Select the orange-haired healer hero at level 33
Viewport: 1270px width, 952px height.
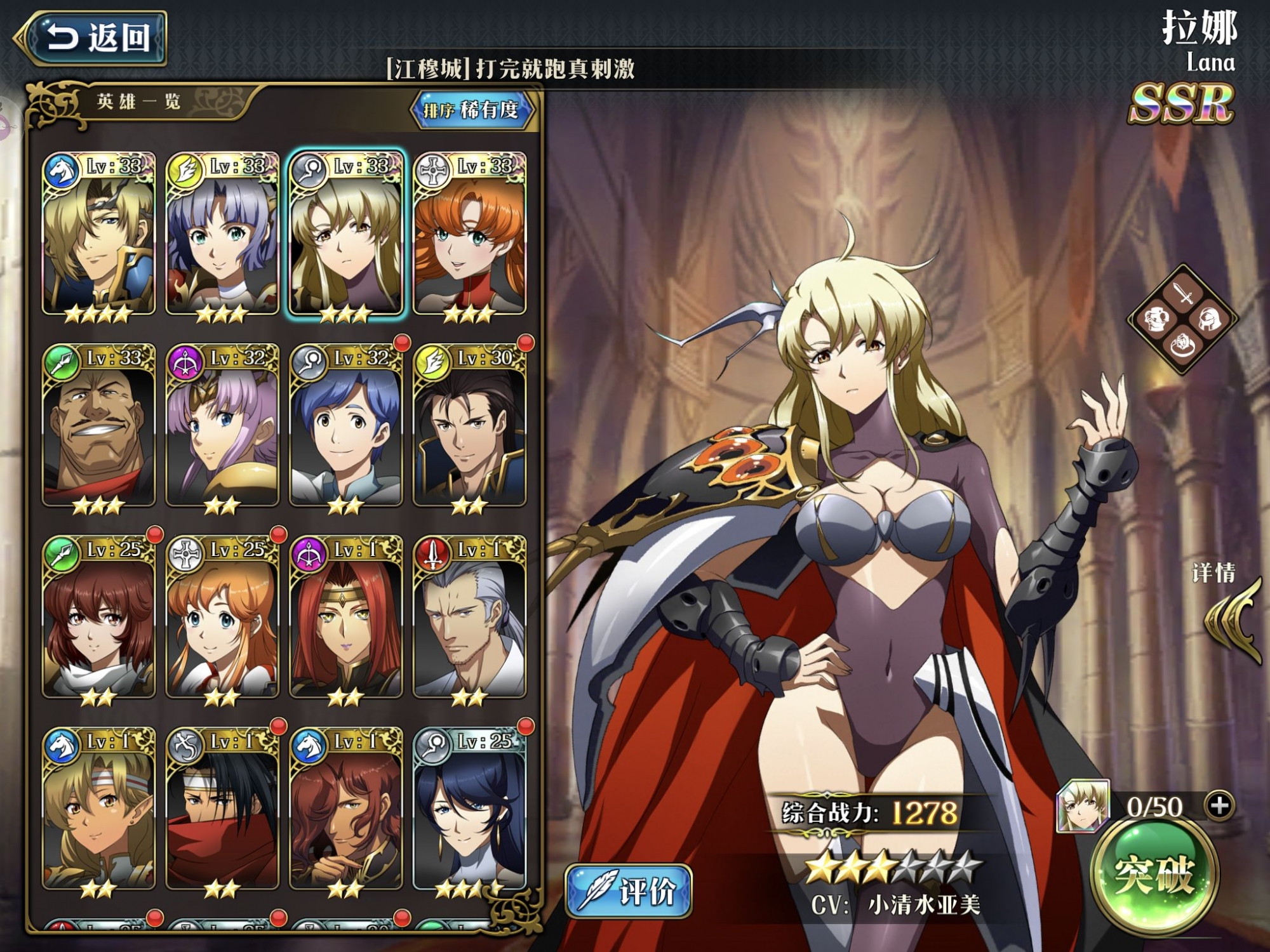469,235
